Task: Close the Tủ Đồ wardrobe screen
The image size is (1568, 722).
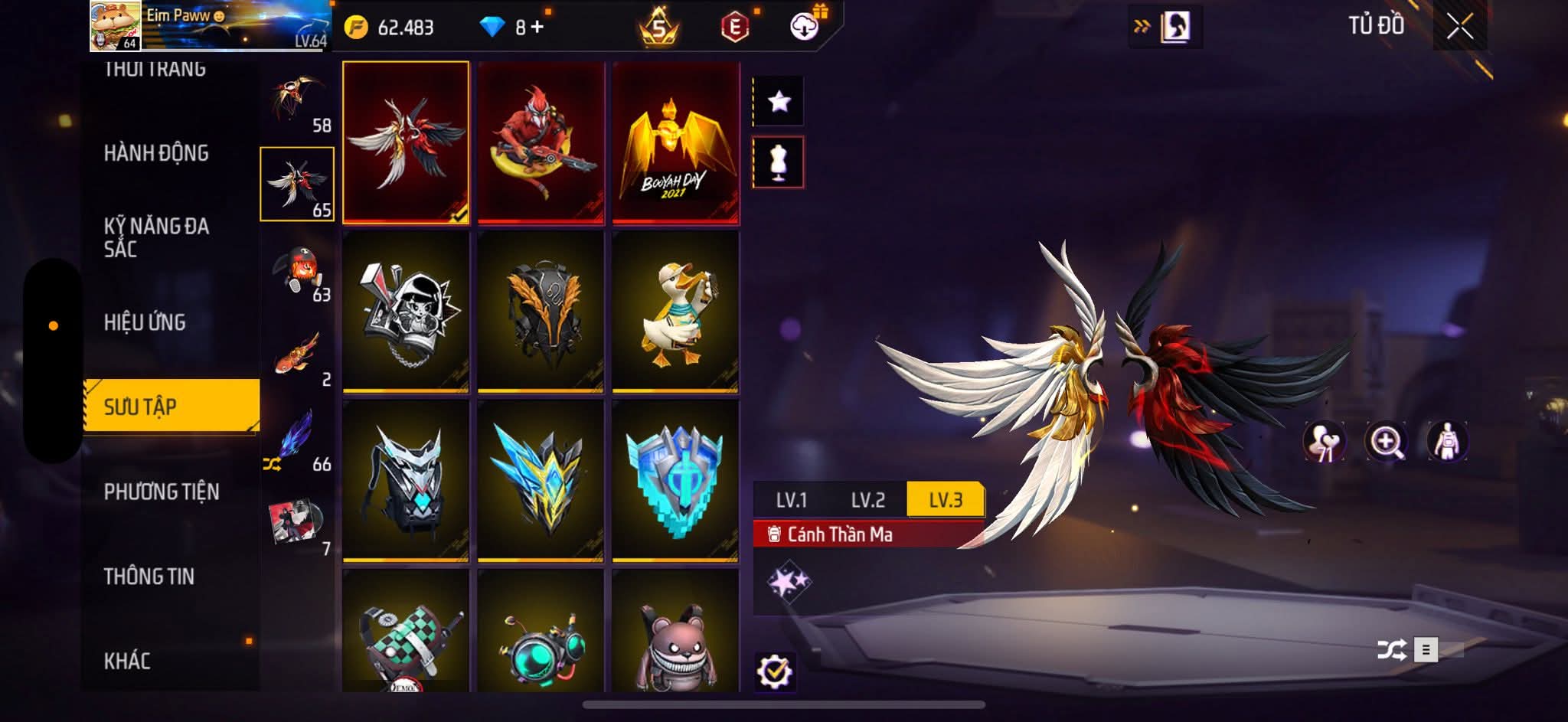Action: point(1459,28)
